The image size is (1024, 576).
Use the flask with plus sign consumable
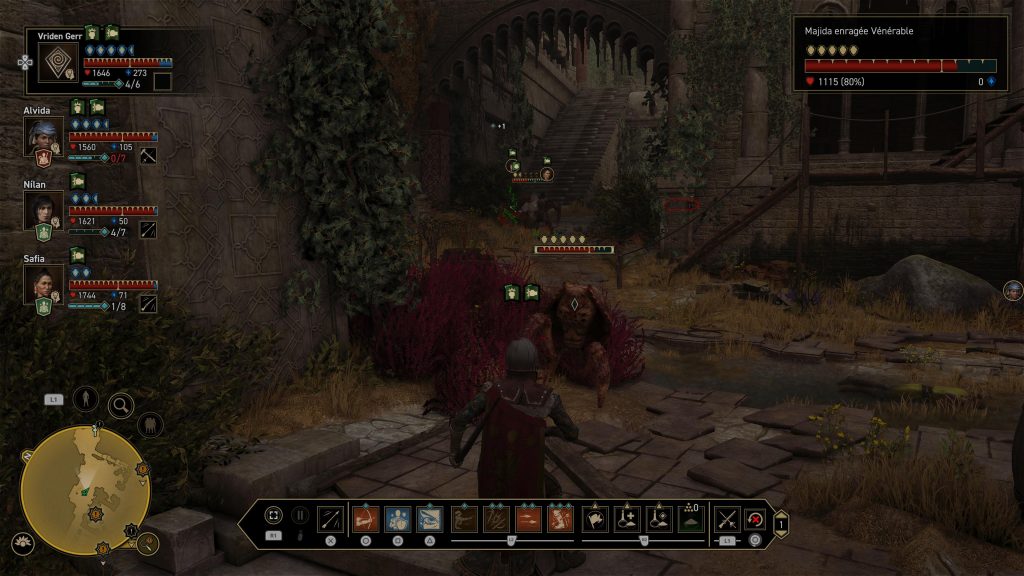click(x=627, y=518)
